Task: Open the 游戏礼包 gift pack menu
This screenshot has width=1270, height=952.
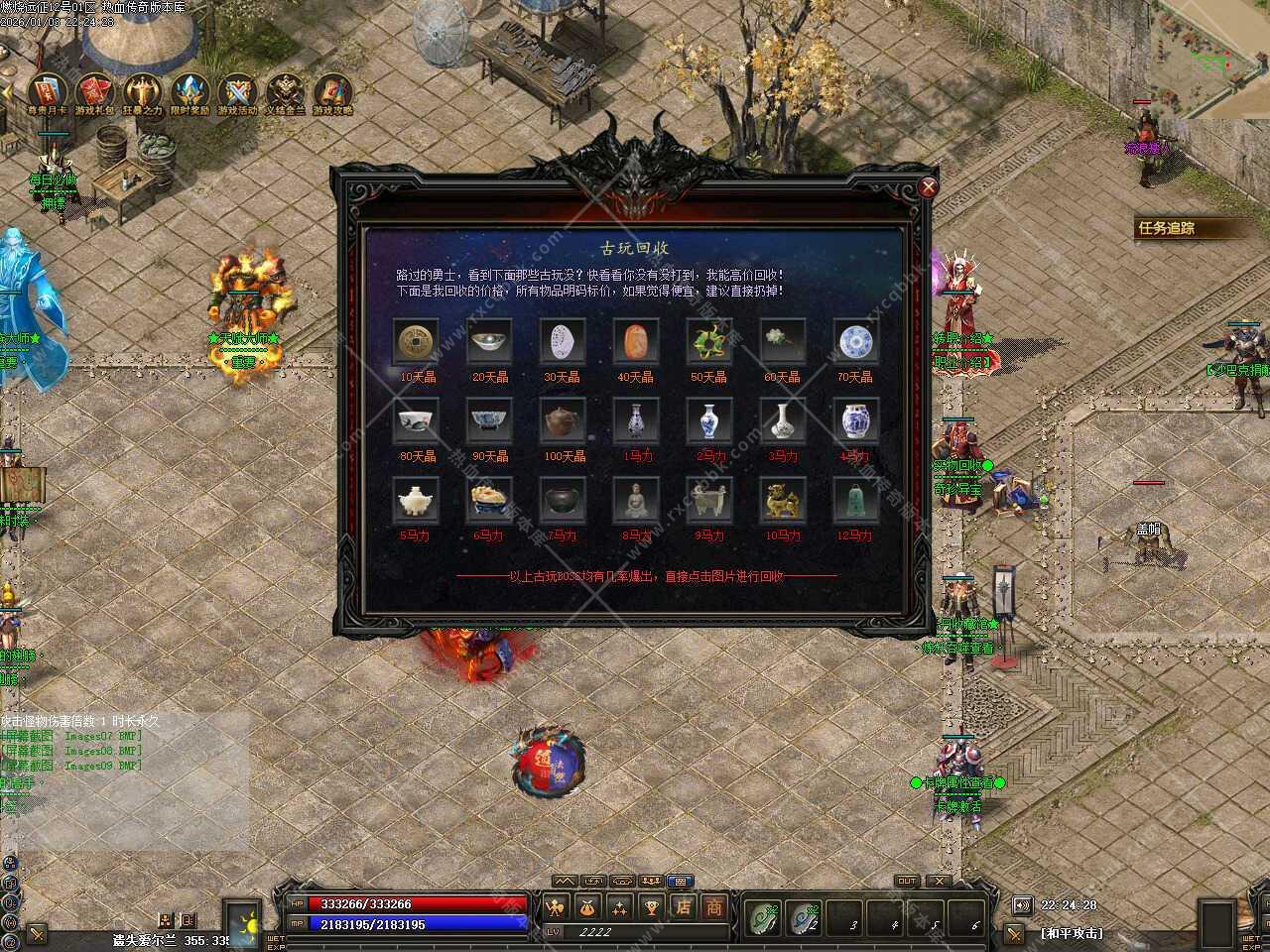Action: click(x=95, y=93)
